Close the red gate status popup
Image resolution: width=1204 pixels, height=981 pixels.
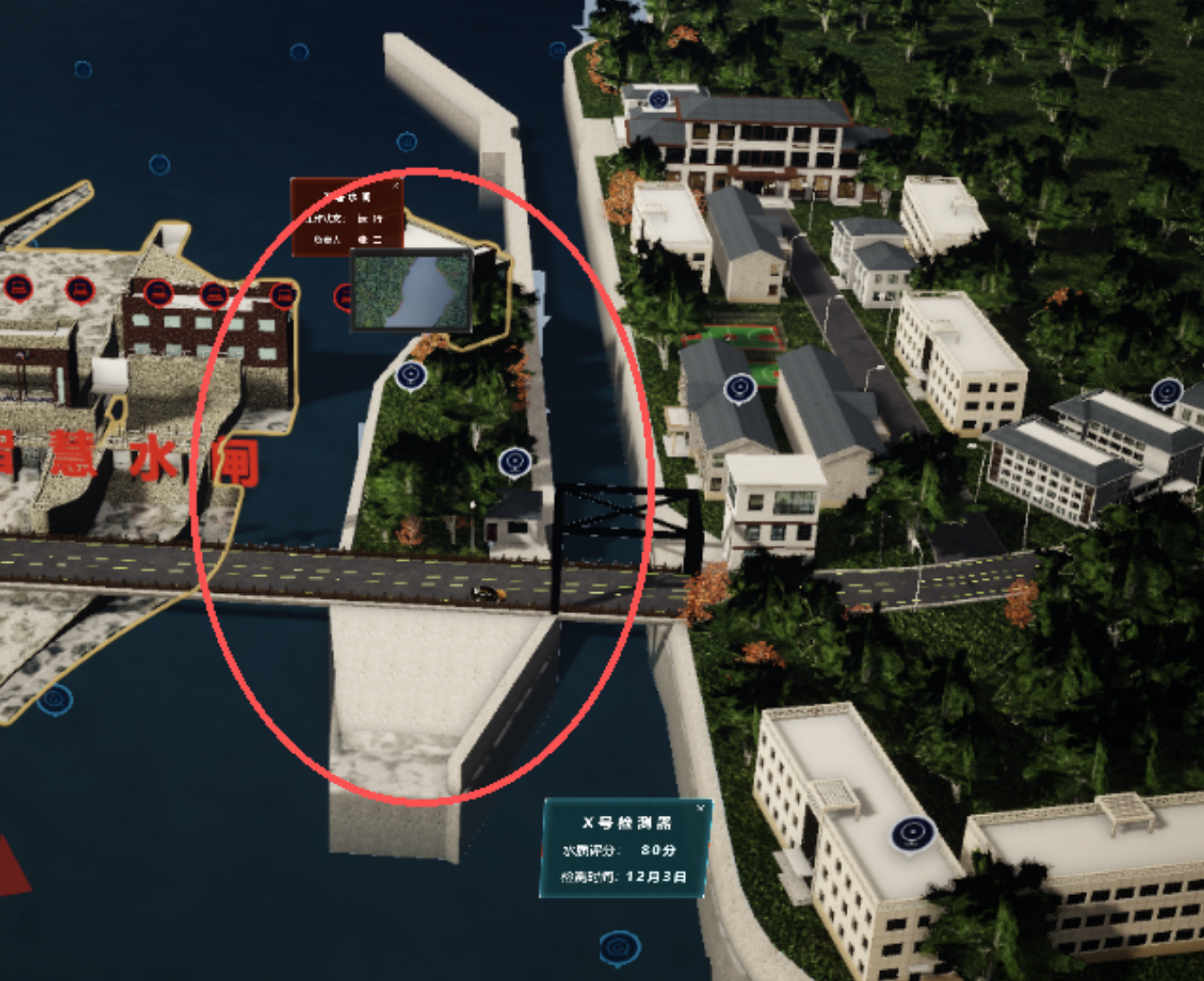click(396, 186)
